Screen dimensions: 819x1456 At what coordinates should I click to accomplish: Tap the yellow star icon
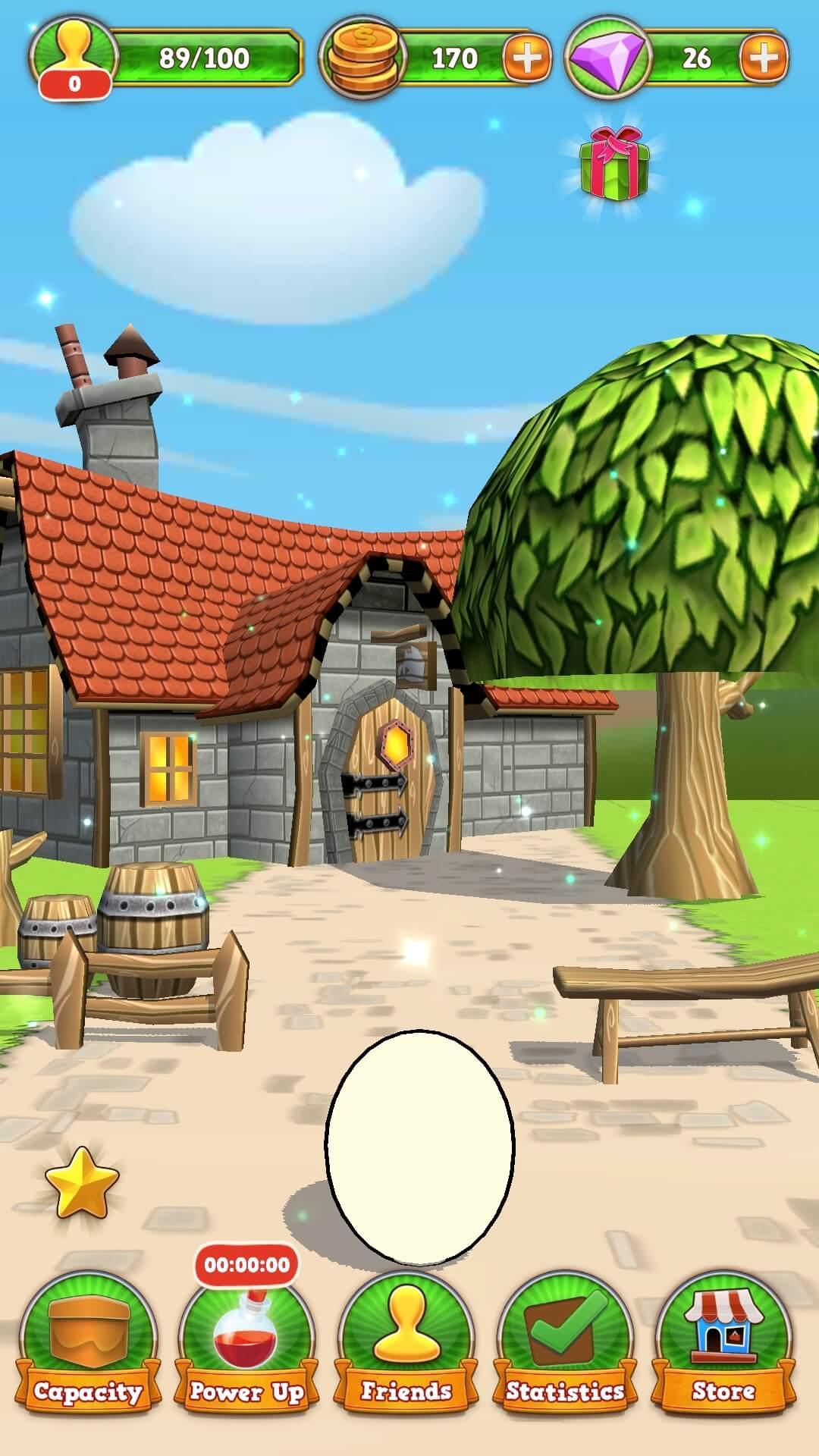[82, 1182]
